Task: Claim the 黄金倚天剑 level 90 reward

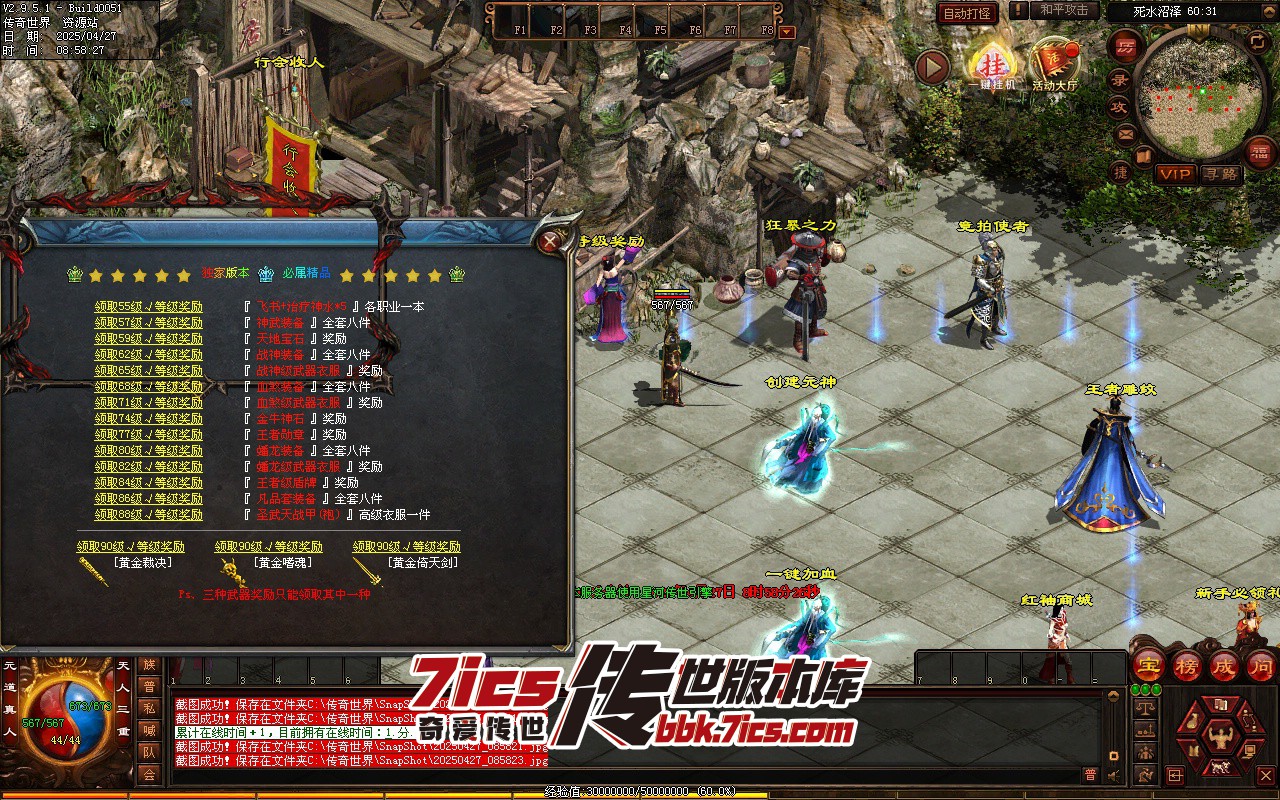Action: [x=406, y=547]
